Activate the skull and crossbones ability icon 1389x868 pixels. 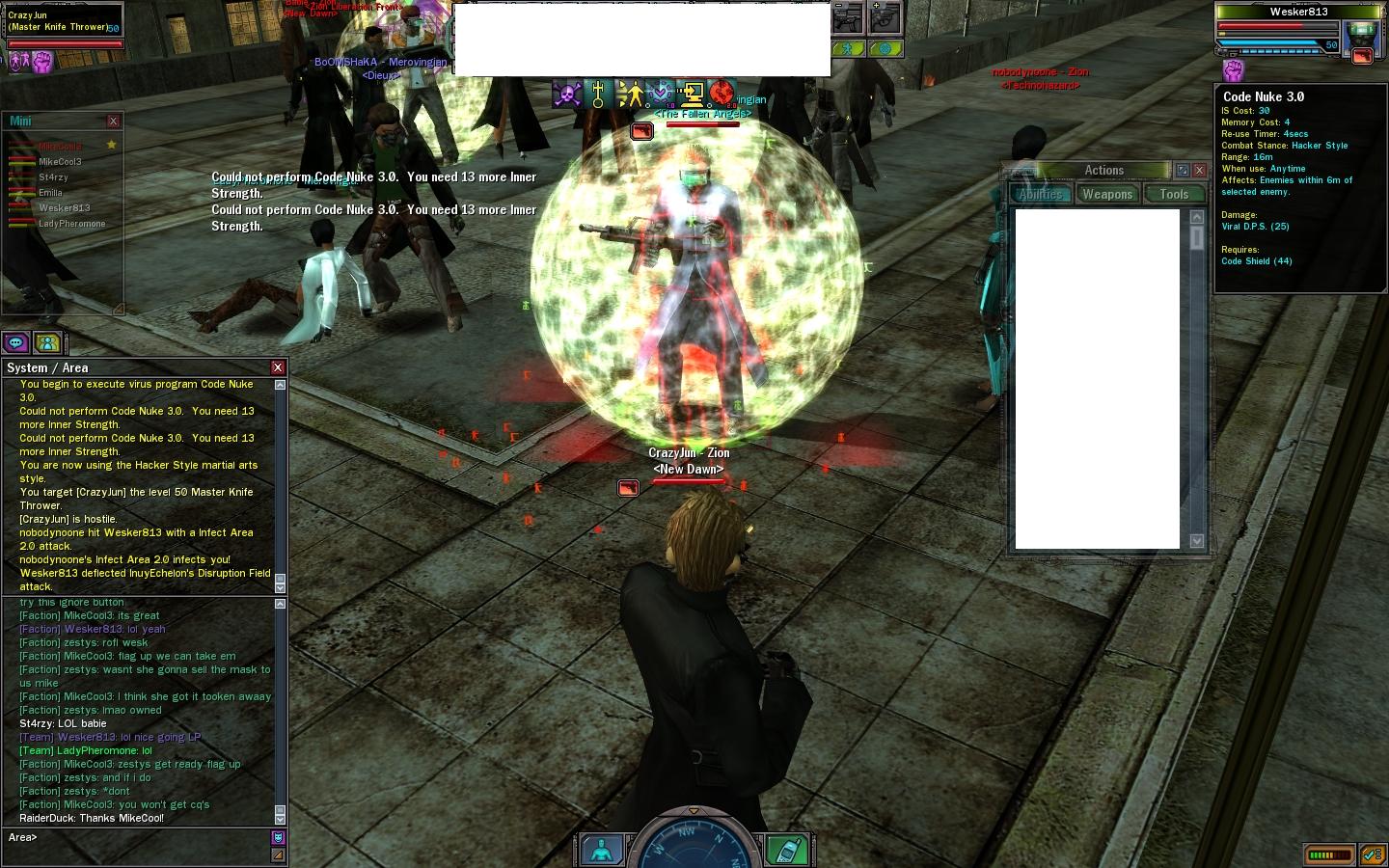567,94
